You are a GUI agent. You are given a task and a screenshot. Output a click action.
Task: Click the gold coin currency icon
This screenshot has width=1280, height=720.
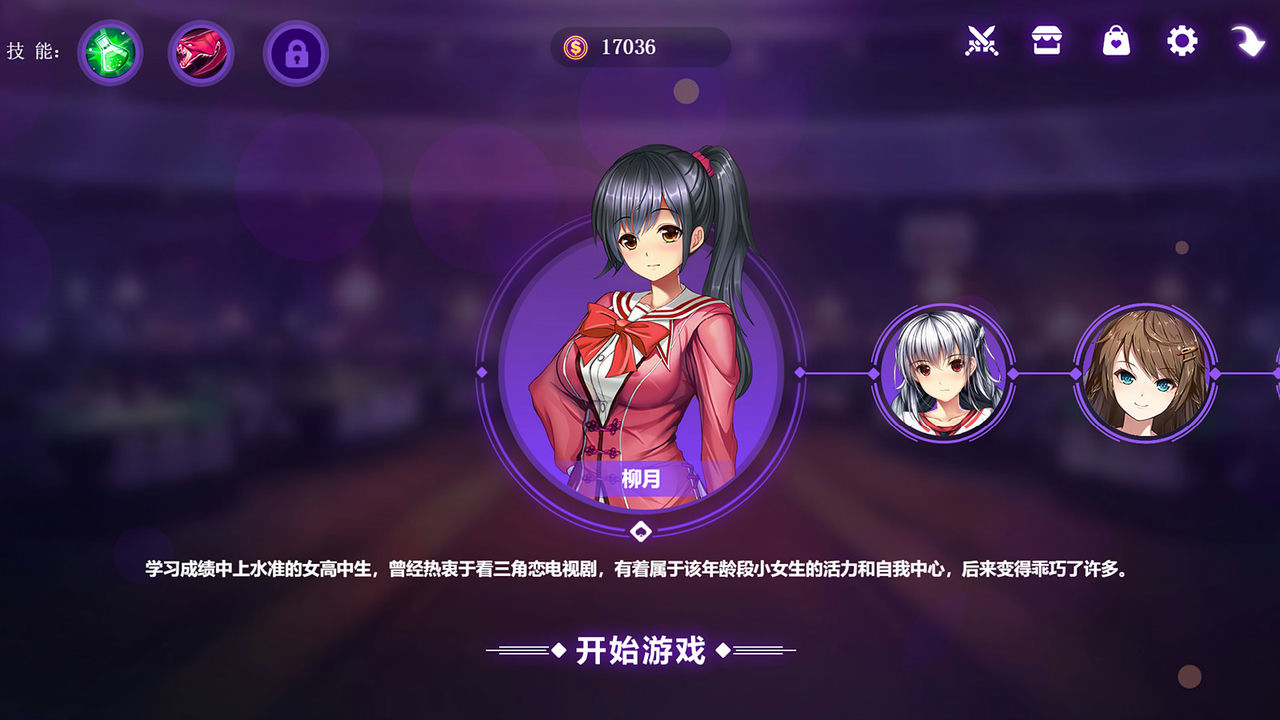[575, 46]
